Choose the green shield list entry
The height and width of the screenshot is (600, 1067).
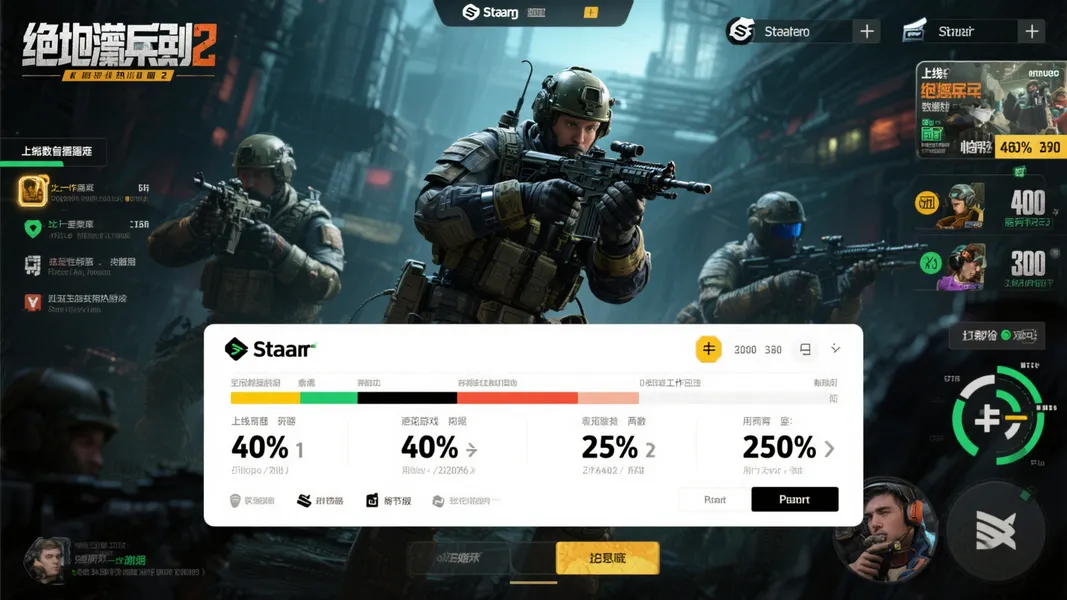pos(33,228)
